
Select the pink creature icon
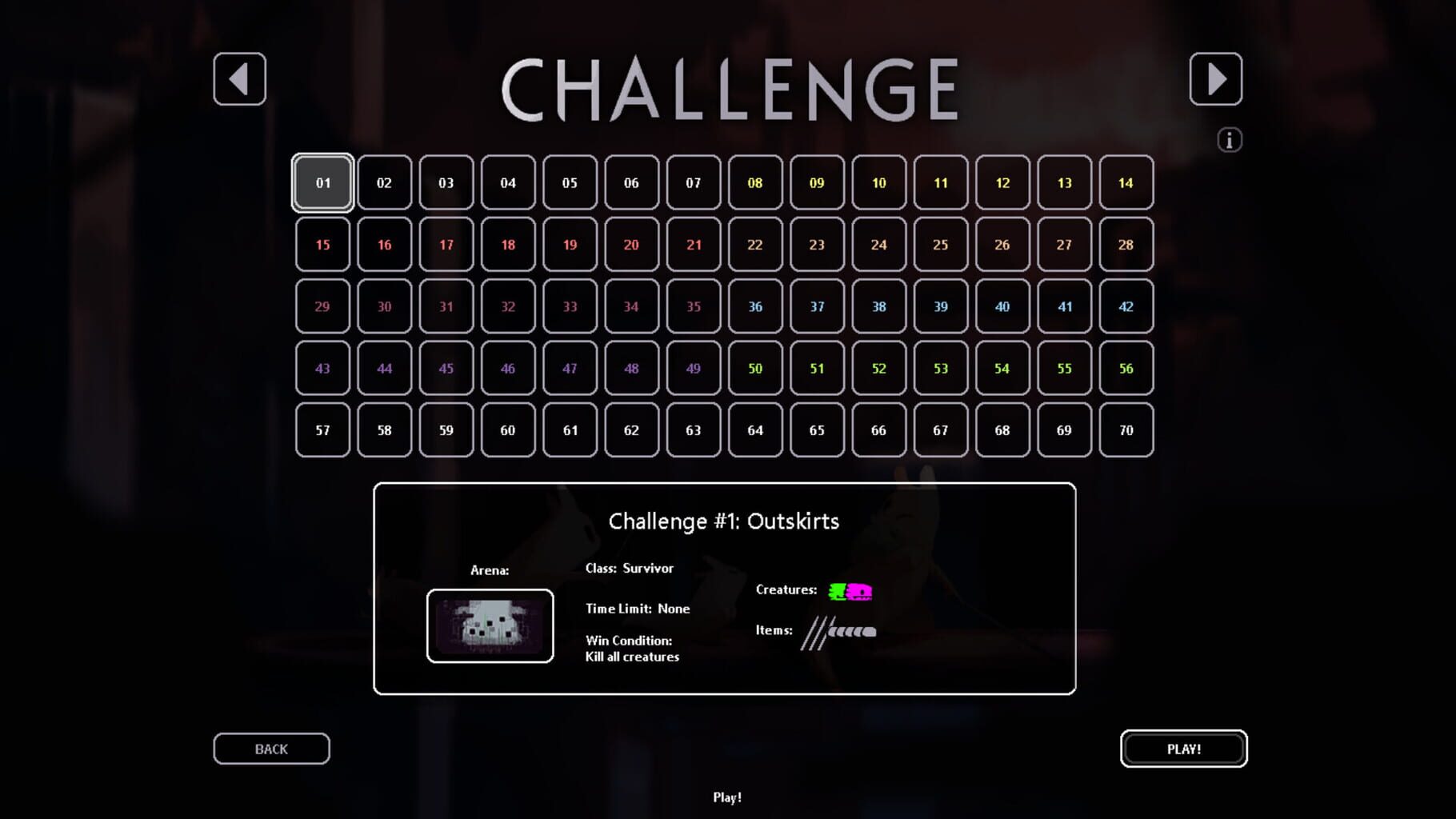pos(861,590)
